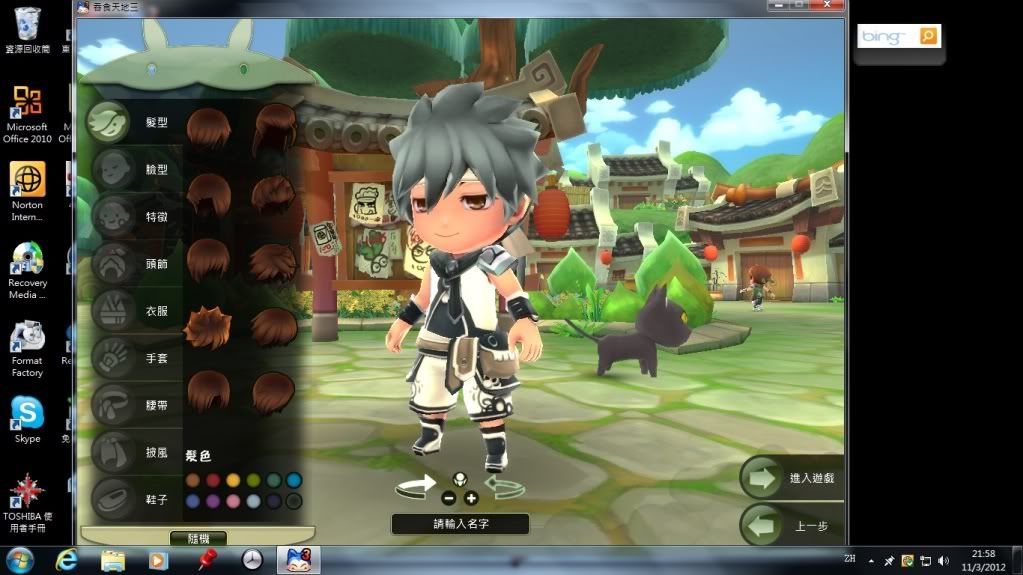This screenshot has width=1023, height=575.
Task: Switch to the 臉型 face shape category
Action: (x=110, y=170)
